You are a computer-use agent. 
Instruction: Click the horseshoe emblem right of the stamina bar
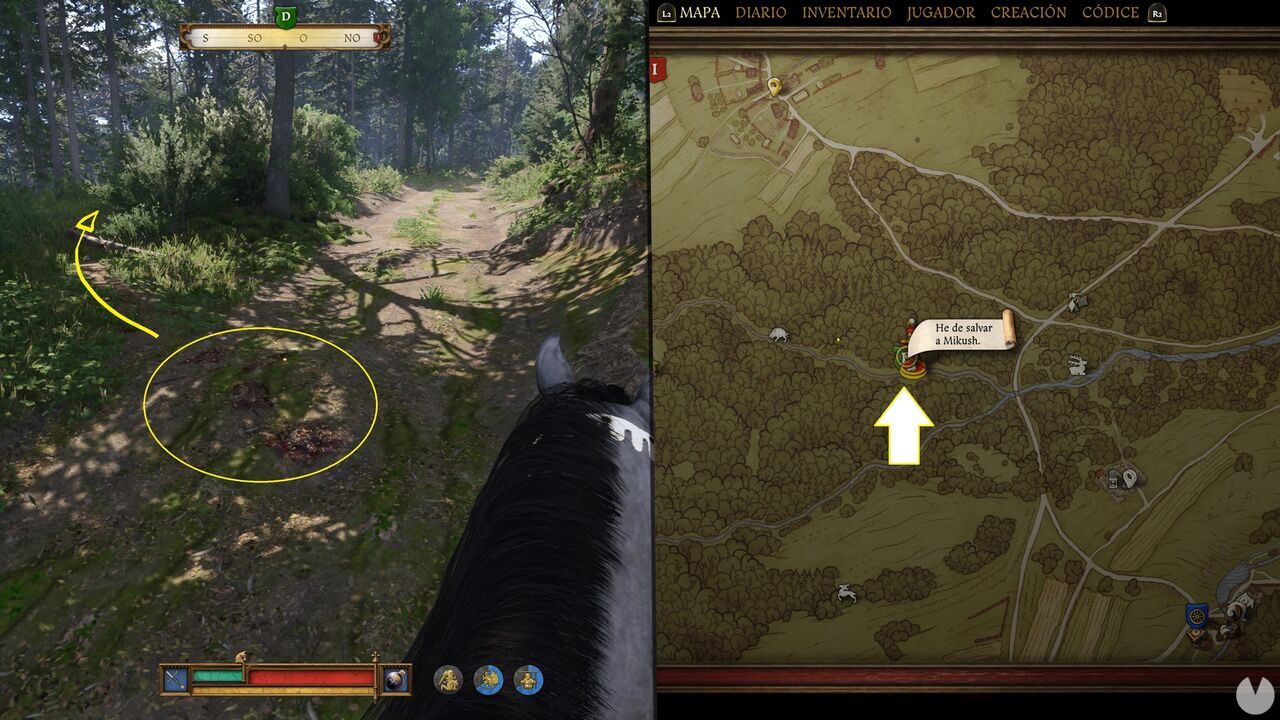tap(397, 677)
